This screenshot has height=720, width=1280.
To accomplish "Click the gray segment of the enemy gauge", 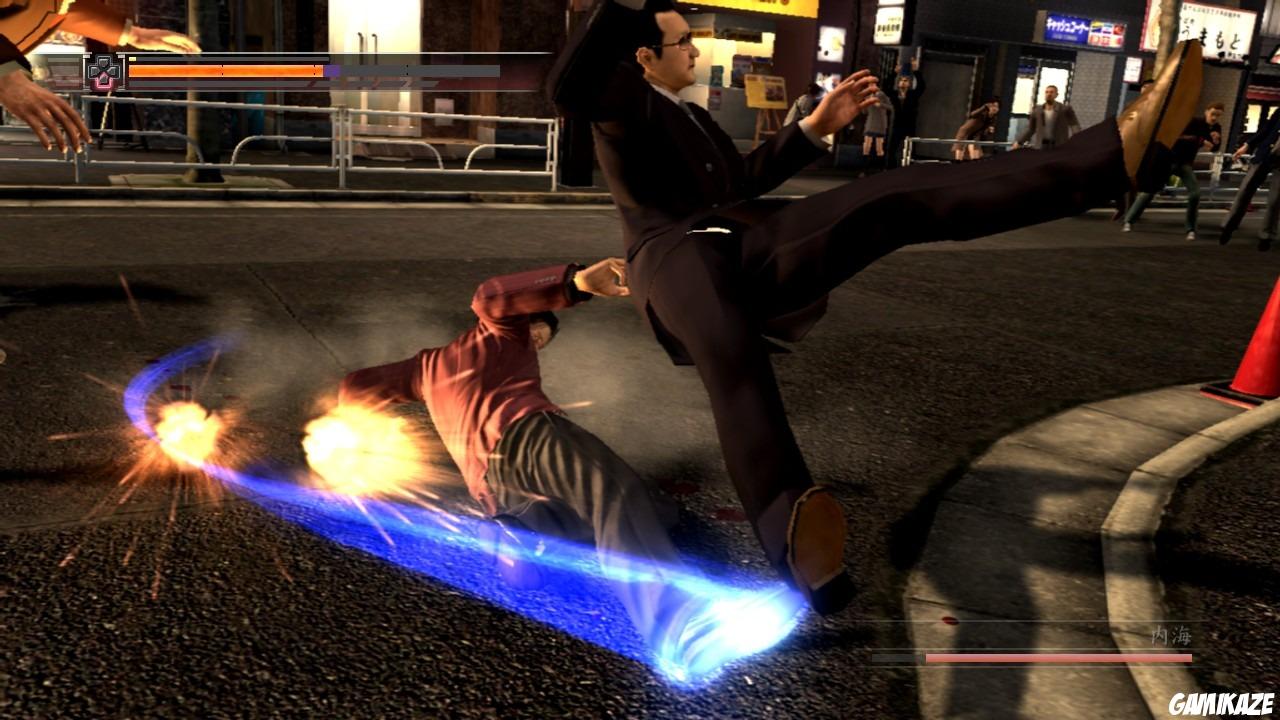I will [x=897, y=658].
